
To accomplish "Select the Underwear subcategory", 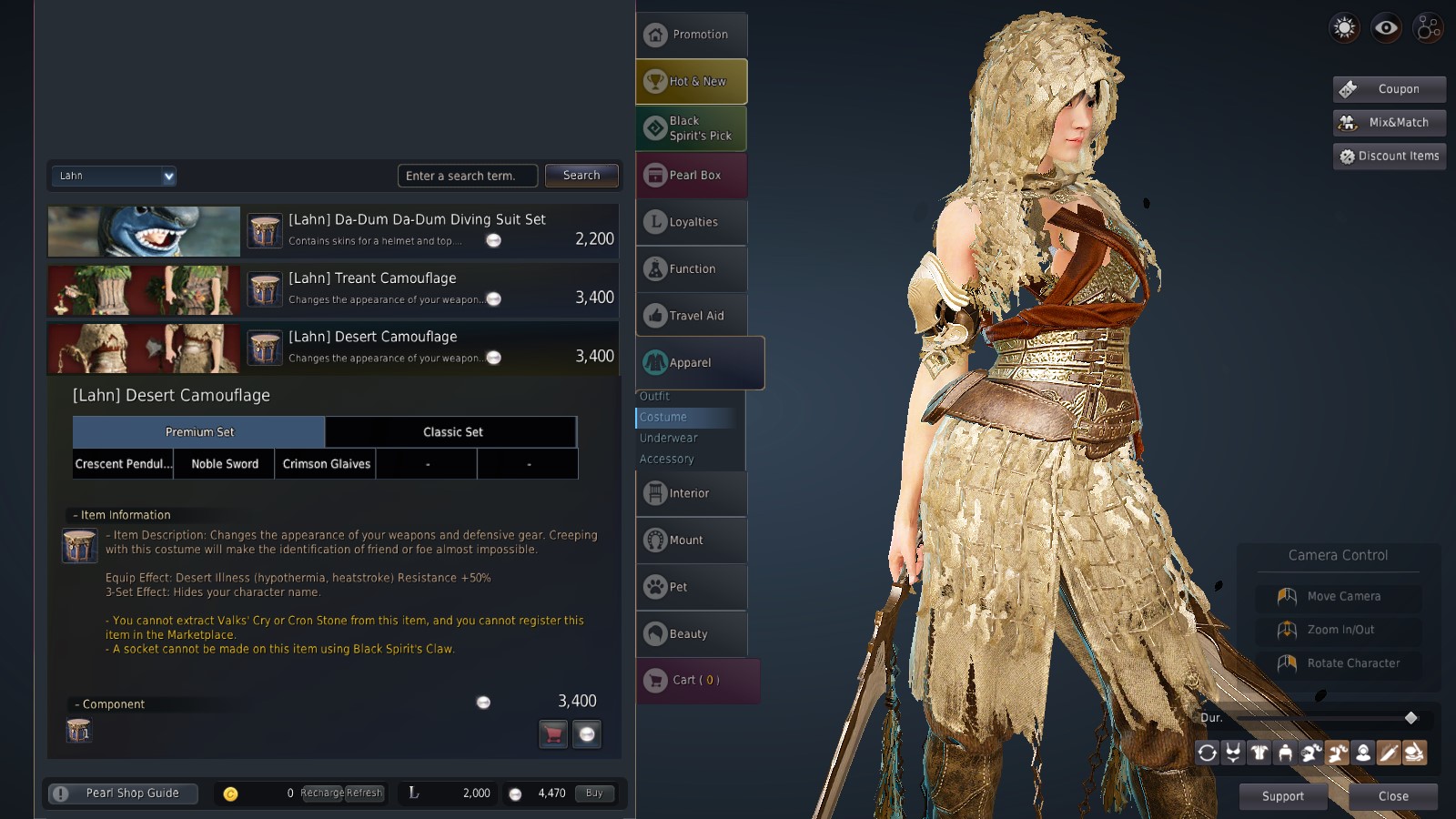I will 669,438.
